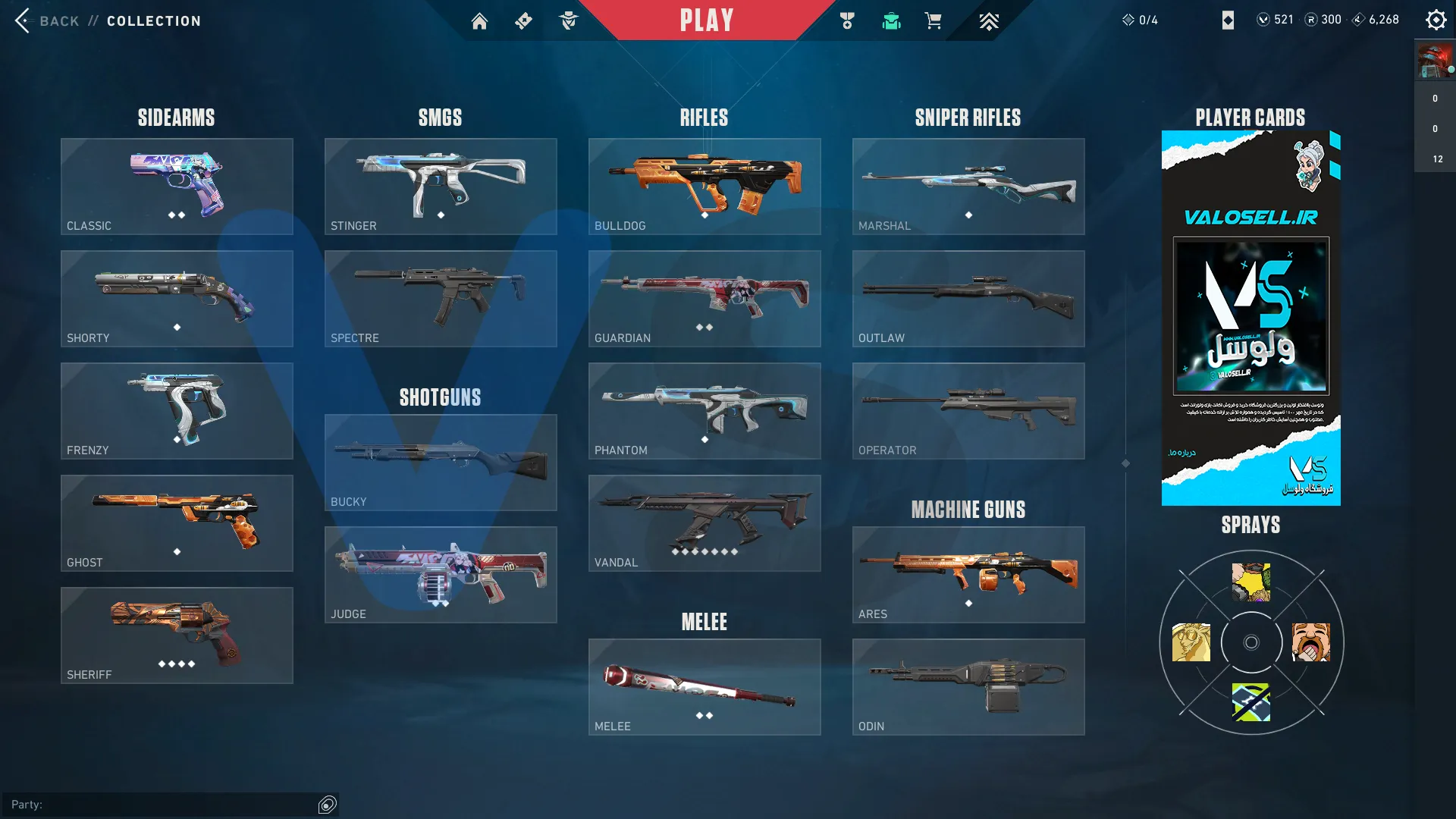Screen dimensions: 1456x819
Task: Choose the Ghost pistol slot
Action: click(x=177, y=523)
